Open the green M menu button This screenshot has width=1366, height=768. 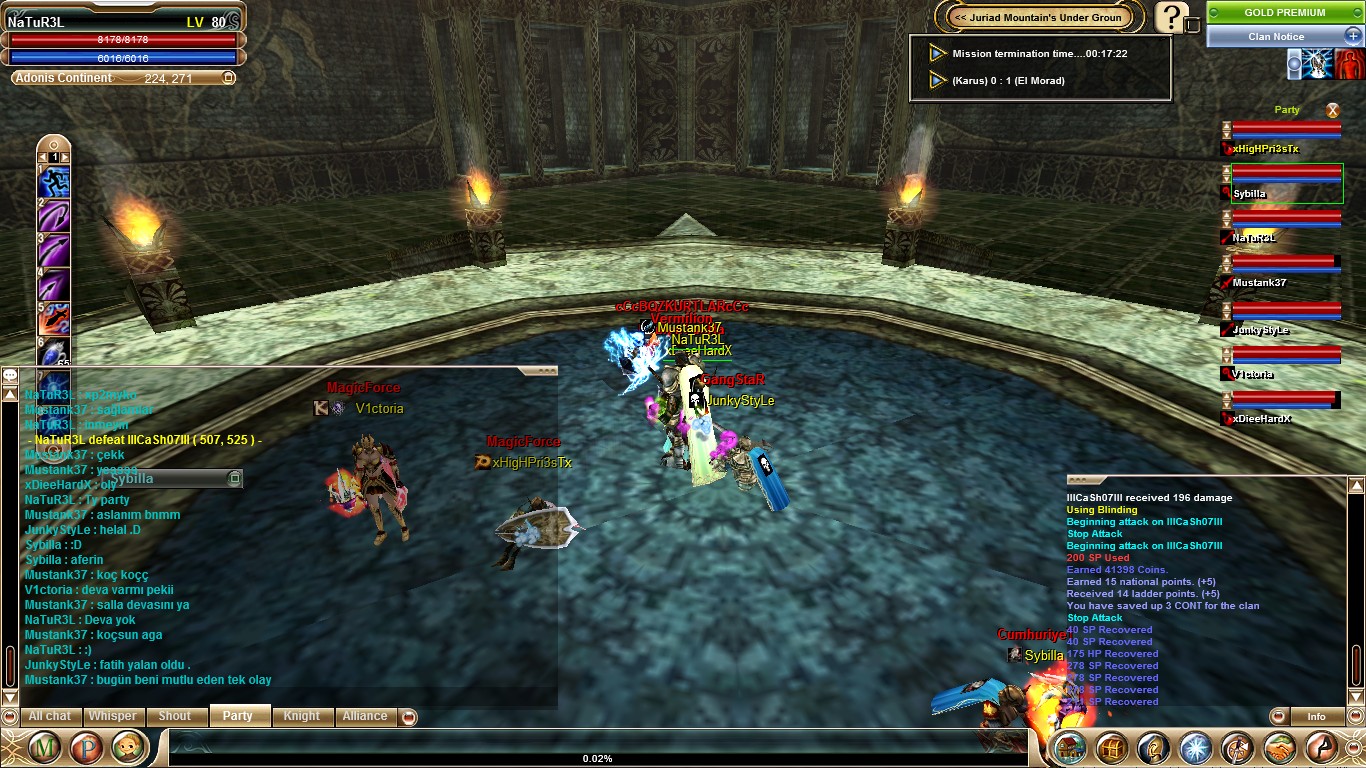point(44,747)
